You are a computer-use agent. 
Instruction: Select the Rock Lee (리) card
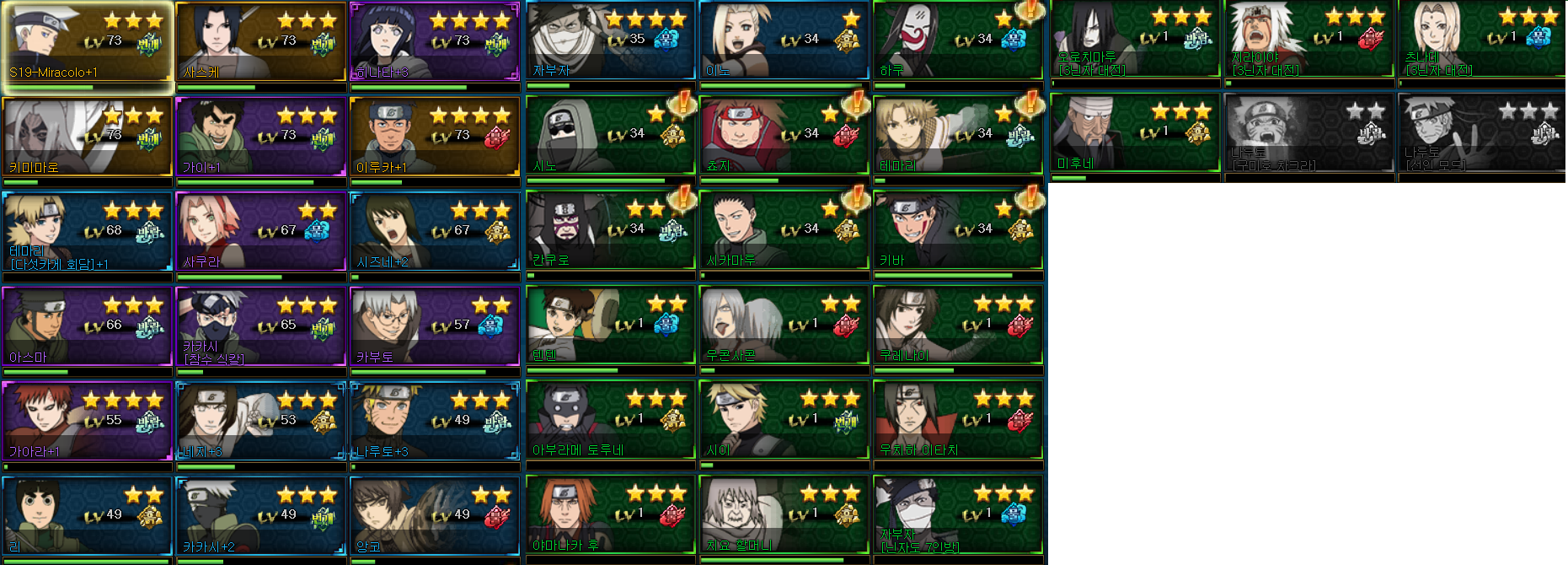(88, 516)
